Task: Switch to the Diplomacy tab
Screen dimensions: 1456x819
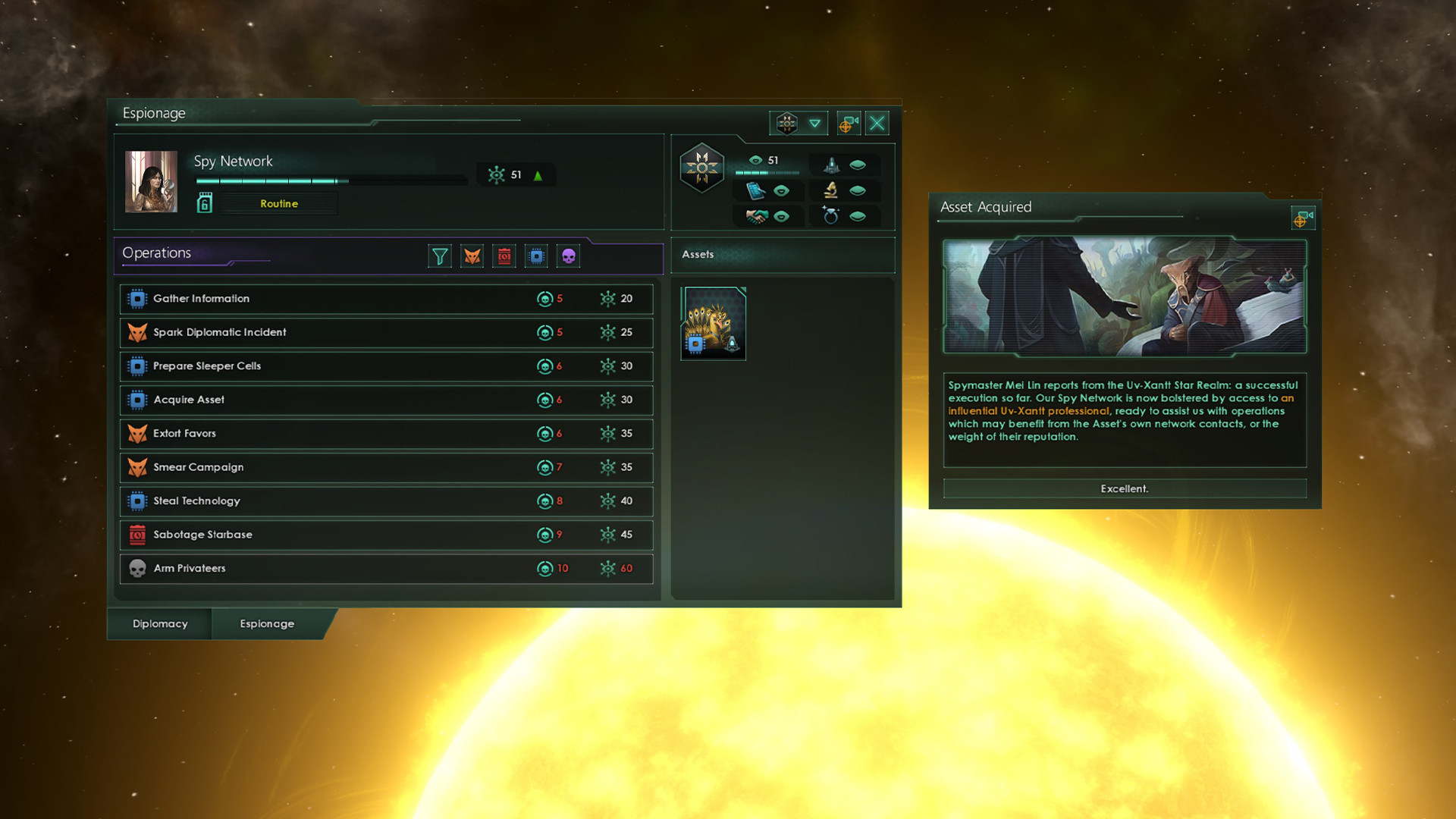Action: 159,623
